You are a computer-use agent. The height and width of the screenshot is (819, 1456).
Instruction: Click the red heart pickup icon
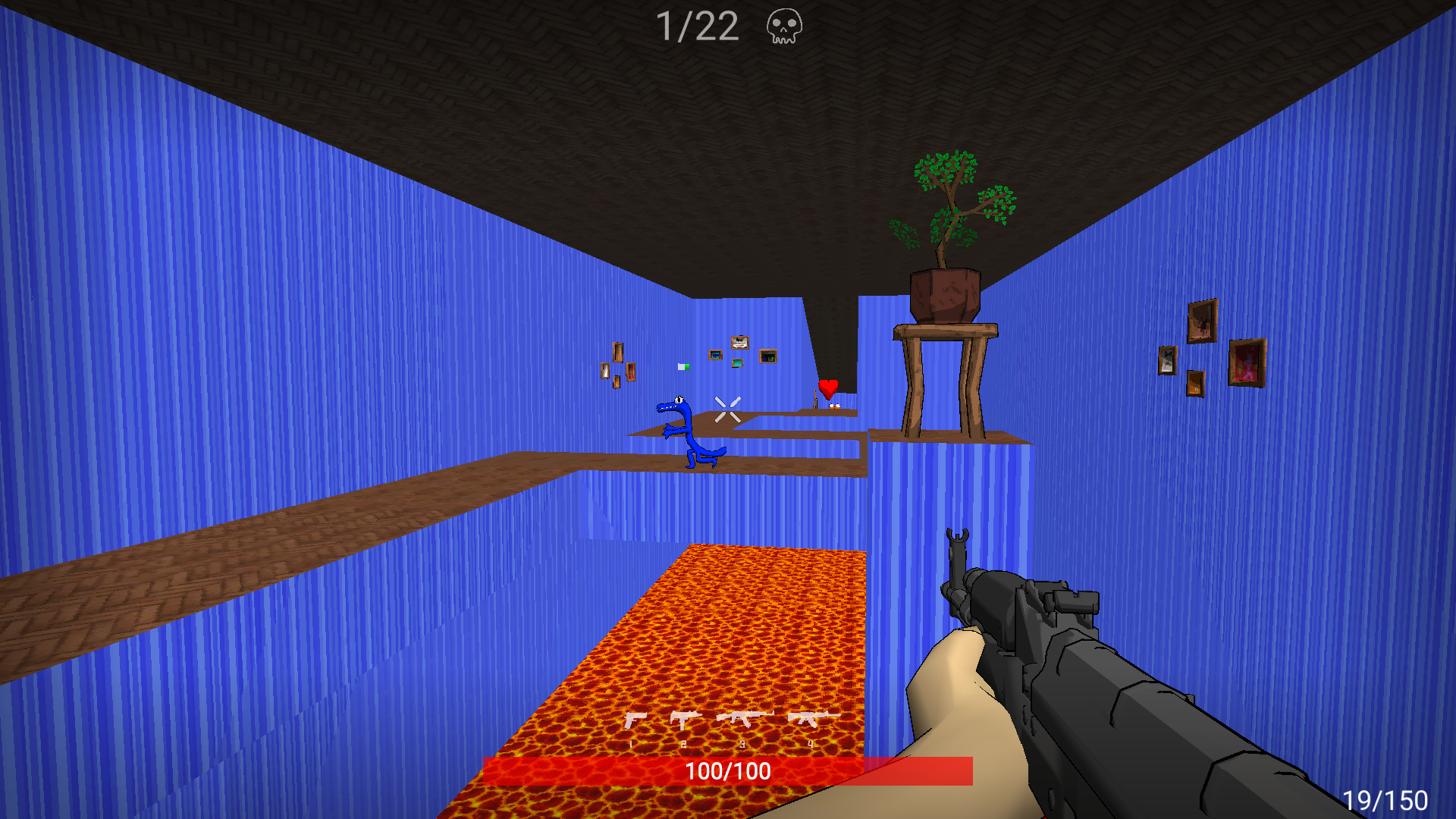click(828, 388)
